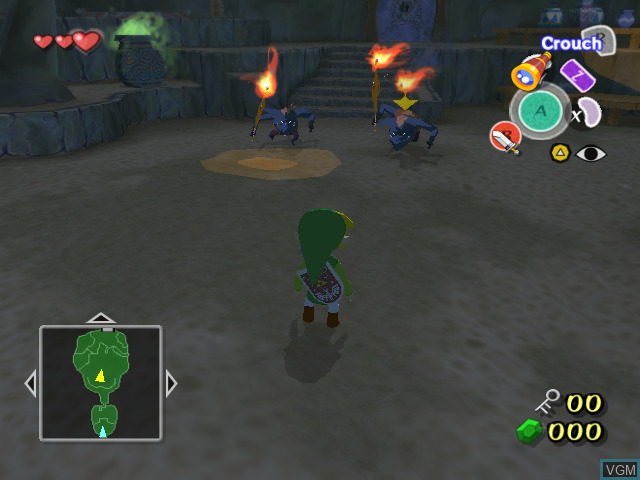Click the yellow player marker on minimap
This screenshot has width=640, height=480.
[100, 376]
